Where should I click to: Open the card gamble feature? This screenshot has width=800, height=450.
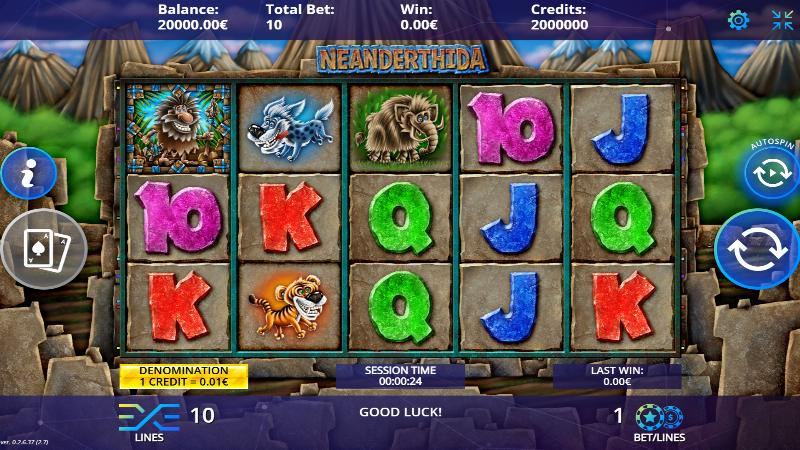click(x=45, y=249)
